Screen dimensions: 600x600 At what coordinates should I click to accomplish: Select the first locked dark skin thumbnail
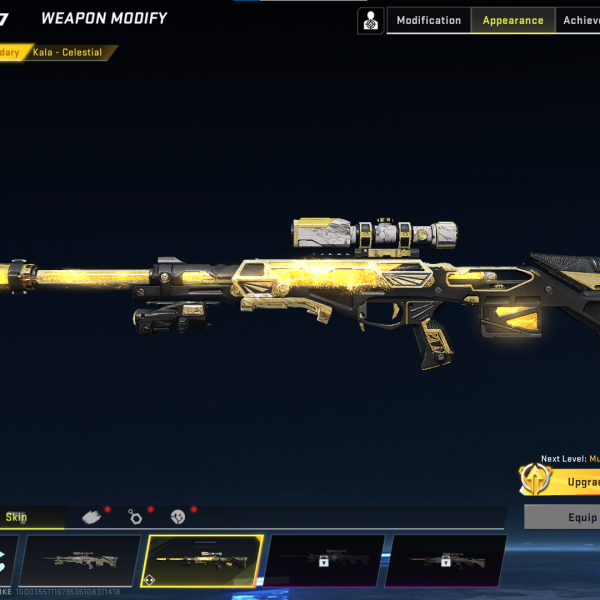(x=324, y=560)
